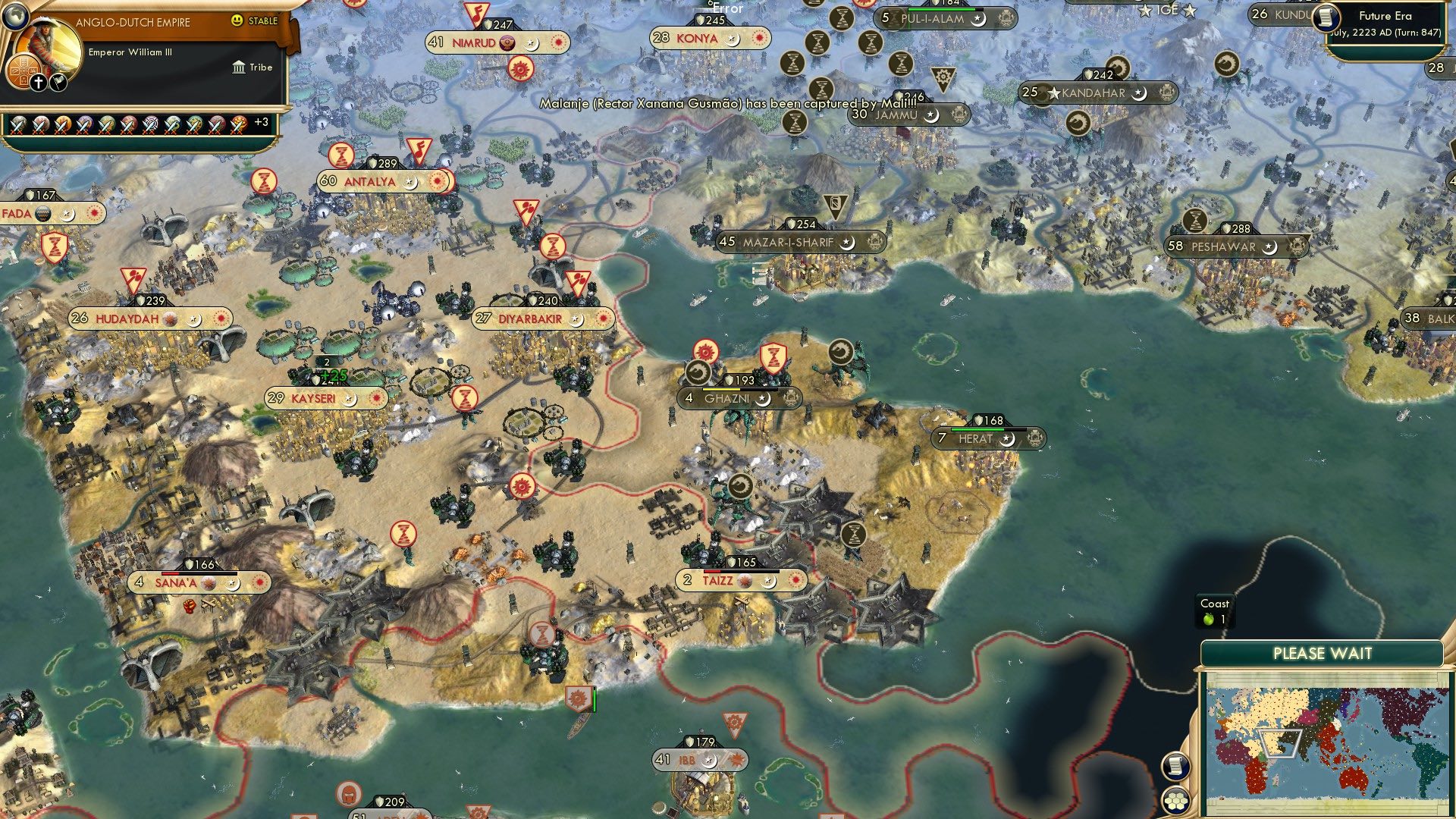Viewport: 1456px width, 819px height.
Task: Open the Religion overview cross icon
Action: tap(37, 82)
